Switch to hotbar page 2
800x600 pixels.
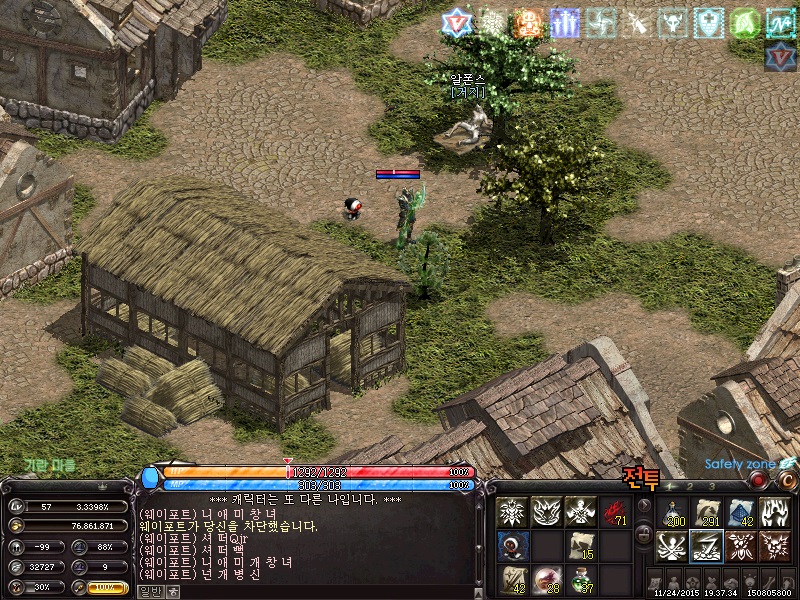689,485
